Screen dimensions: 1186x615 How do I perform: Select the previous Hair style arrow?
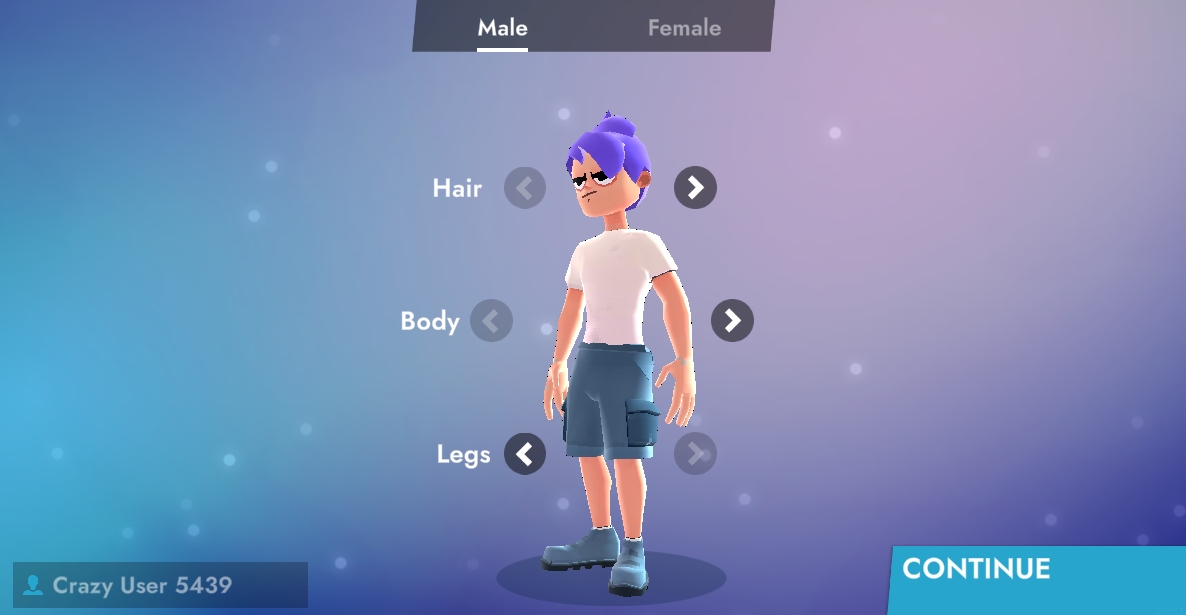pyautogui.click(x=525, y=188)
